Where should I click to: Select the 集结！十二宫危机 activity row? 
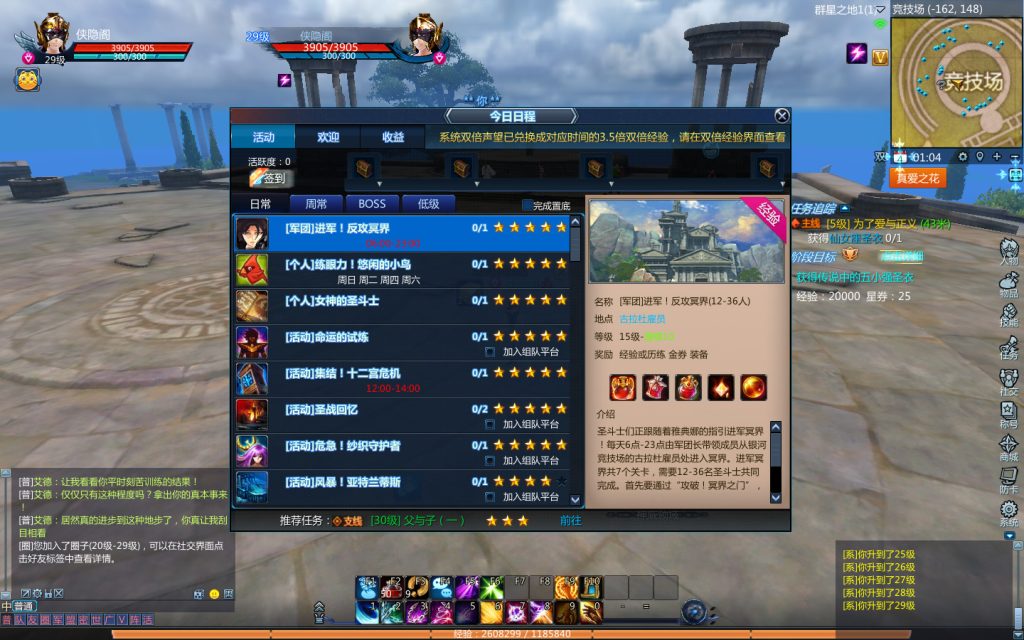point(401,378)
